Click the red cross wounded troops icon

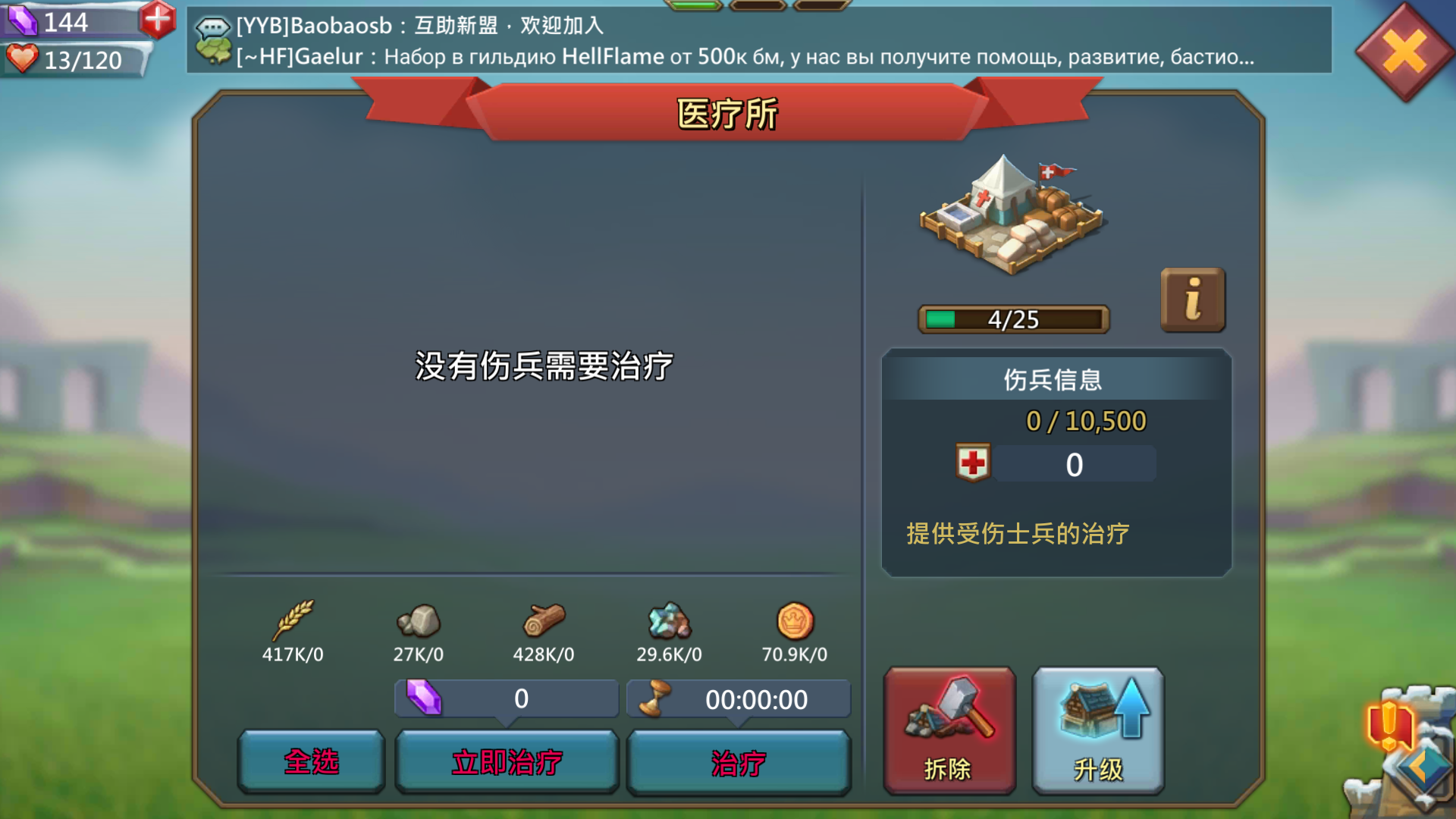973,463
